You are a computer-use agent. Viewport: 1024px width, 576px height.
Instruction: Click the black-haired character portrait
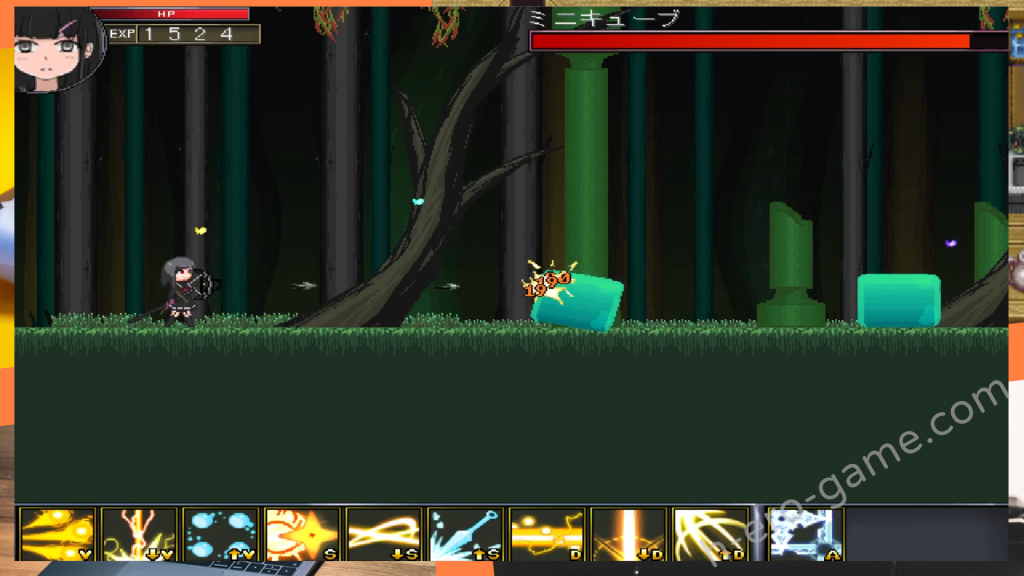pyautogui.click(x=57, y=47)
